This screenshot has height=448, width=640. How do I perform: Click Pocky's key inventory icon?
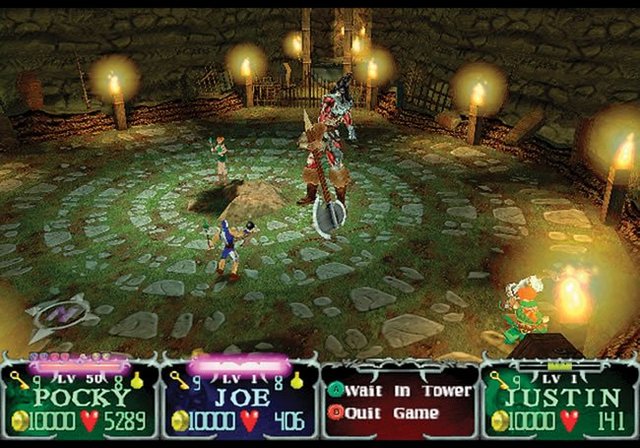20,379
